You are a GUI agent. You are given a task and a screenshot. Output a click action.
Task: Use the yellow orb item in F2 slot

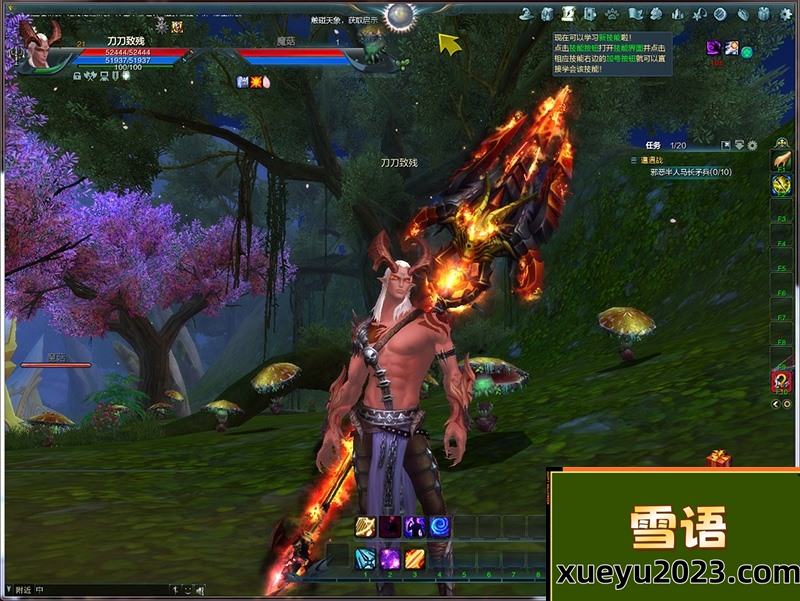(781, 185)
